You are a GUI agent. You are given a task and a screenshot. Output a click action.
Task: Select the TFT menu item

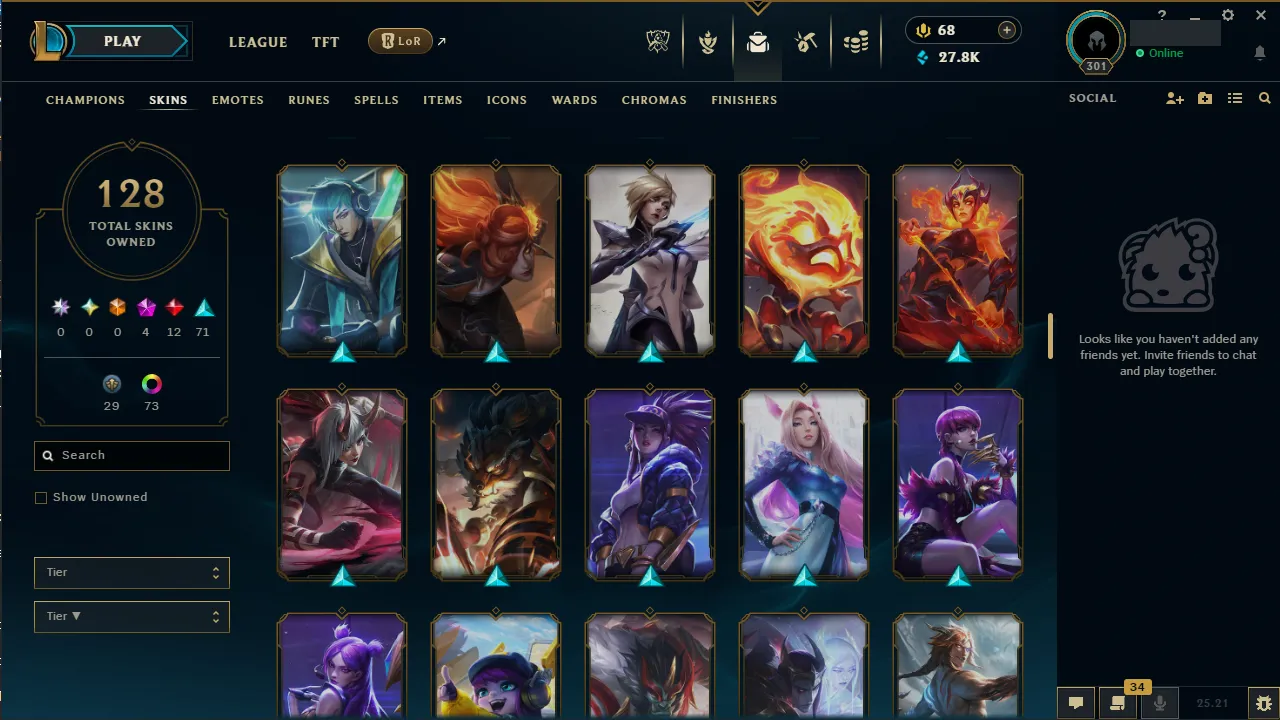325,42
